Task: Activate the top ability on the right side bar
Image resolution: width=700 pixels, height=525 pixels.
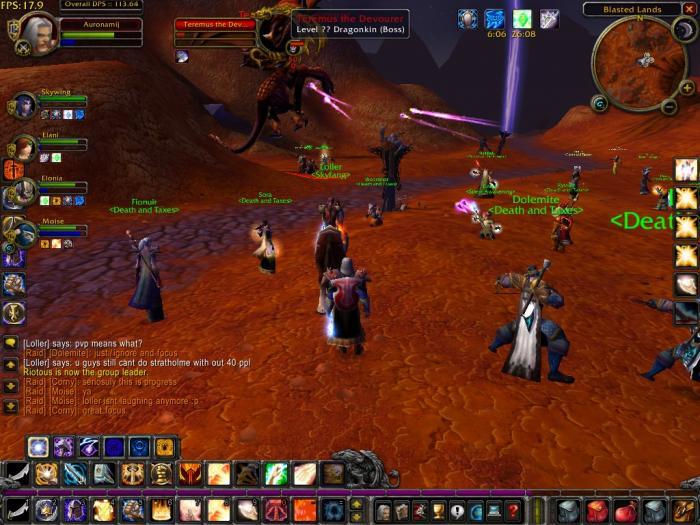Action: (x=686, y=170)
